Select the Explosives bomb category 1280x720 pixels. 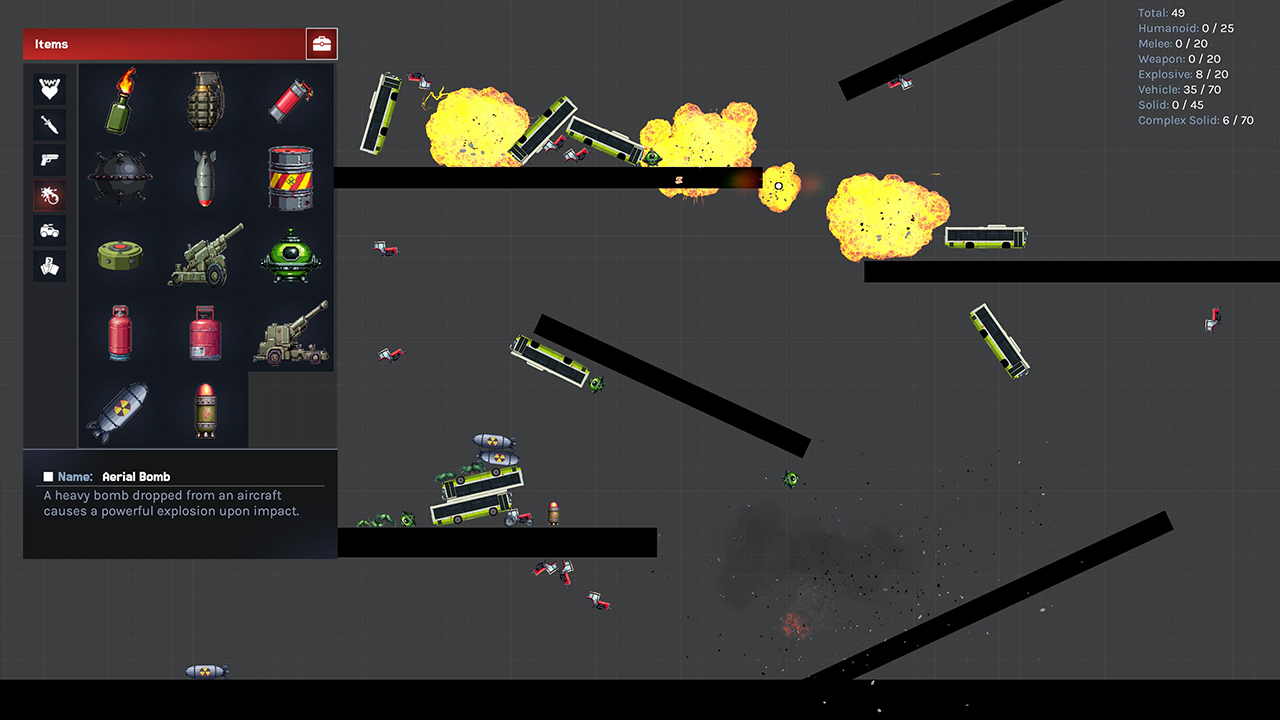[49, 196]
